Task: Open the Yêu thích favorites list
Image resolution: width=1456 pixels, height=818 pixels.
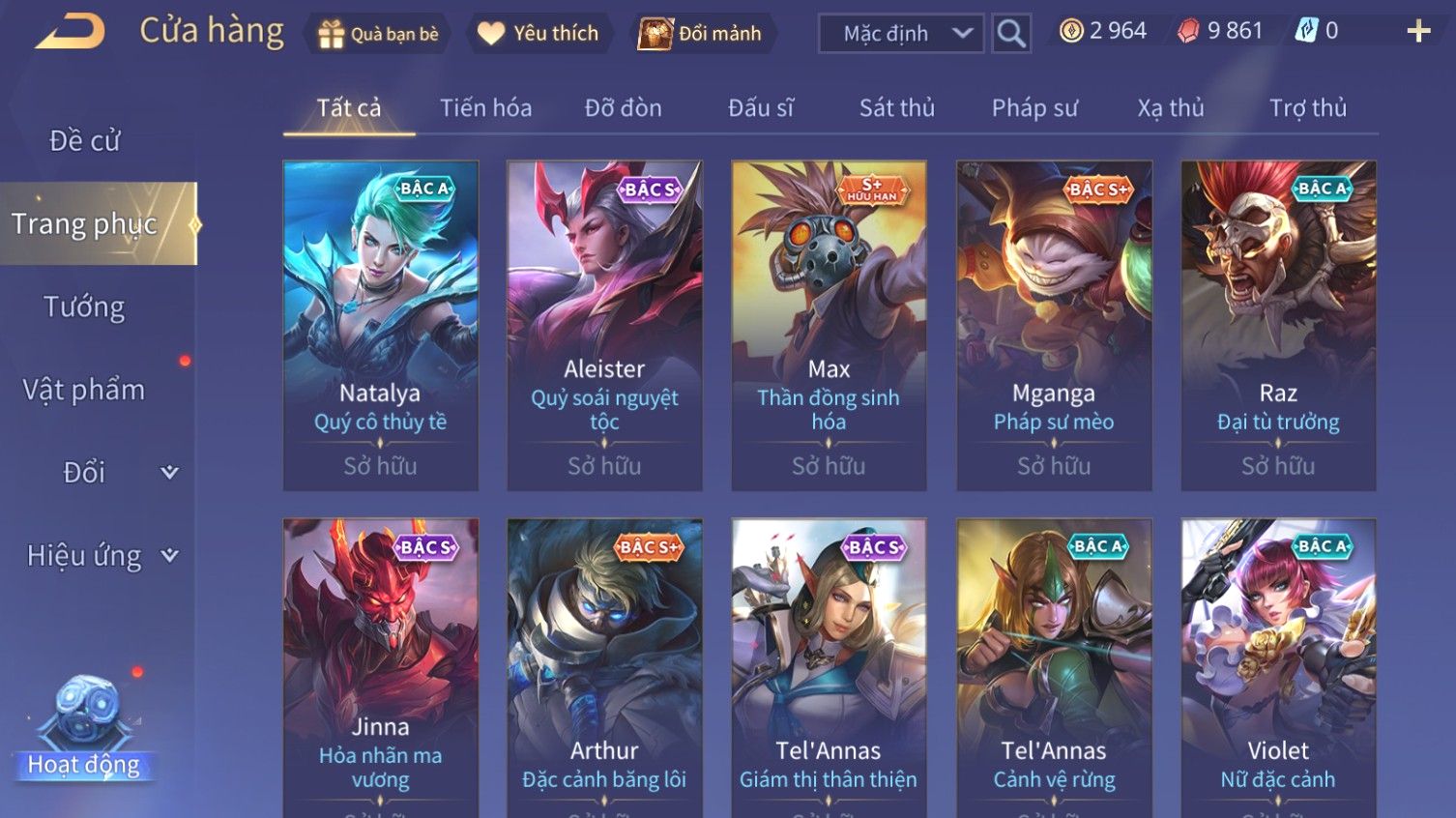Action: tap(538, 34)
